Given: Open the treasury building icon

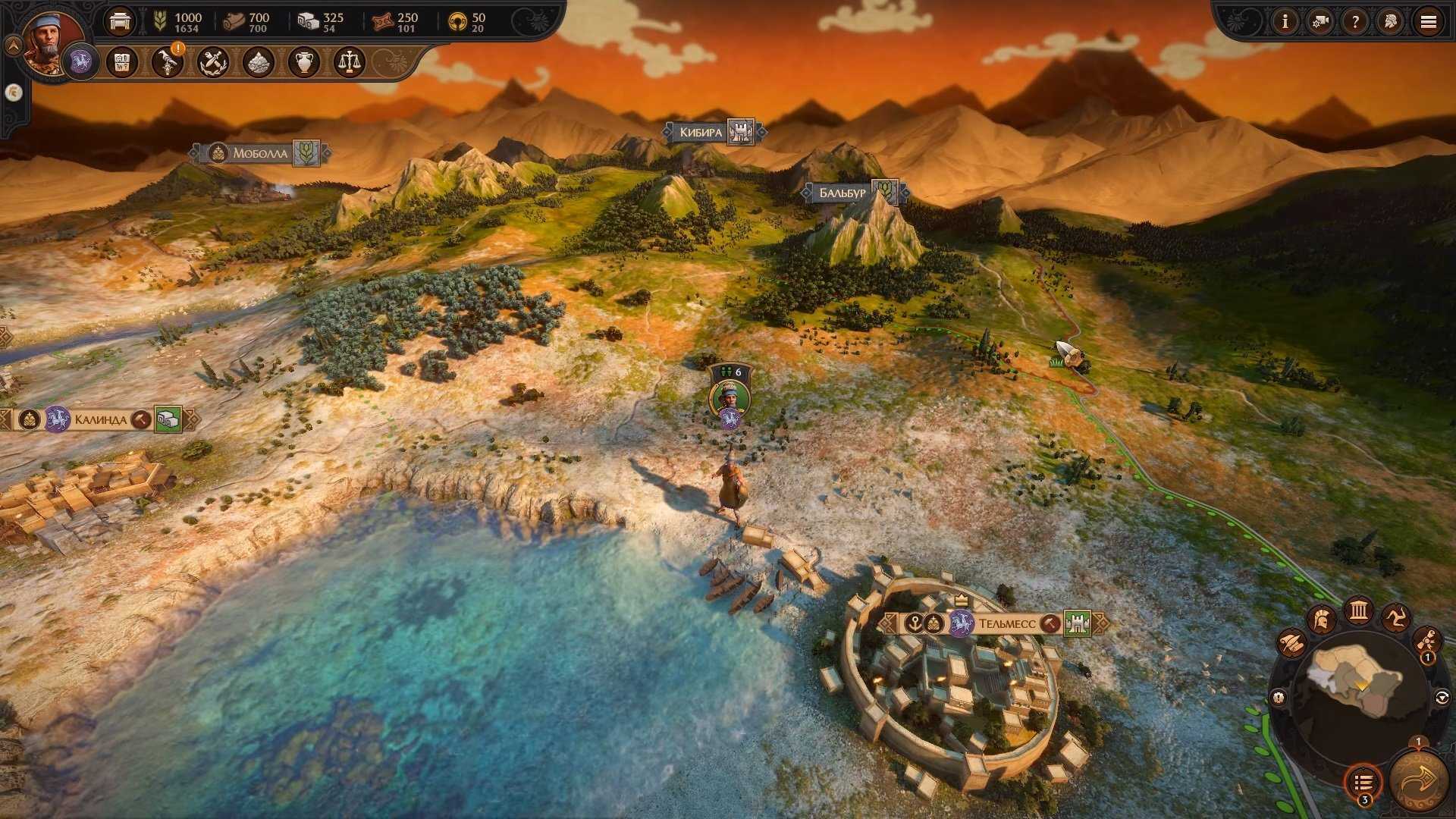Looking at the screenshot, I should (120, 21).
